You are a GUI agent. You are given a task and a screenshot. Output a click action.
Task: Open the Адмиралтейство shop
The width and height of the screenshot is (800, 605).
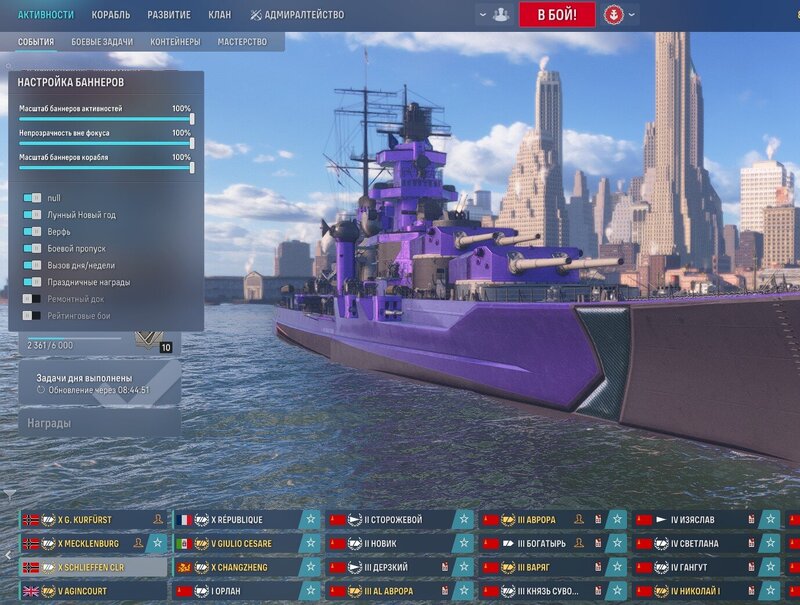297,15
